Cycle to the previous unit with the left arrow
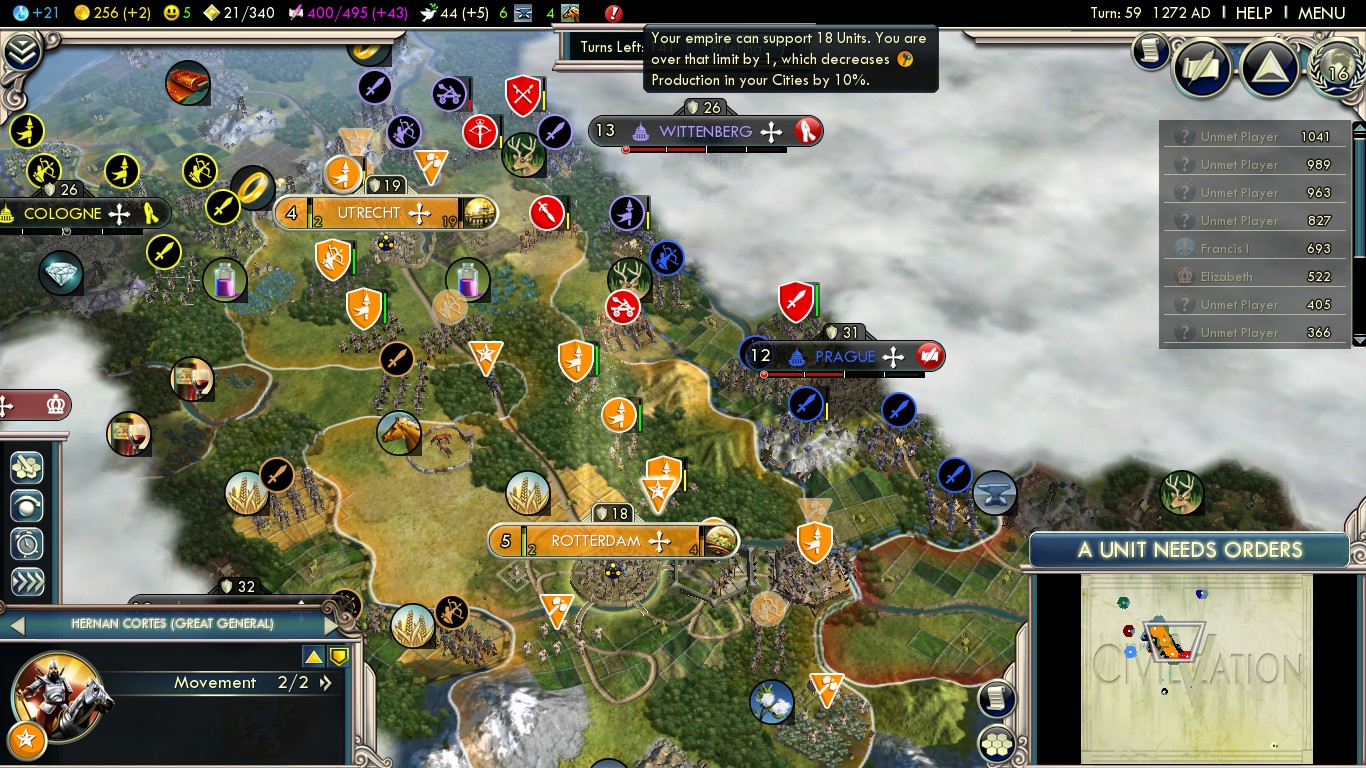This screenshot has width=1366, height=768. pyautogui.click(x=16, y=625)
